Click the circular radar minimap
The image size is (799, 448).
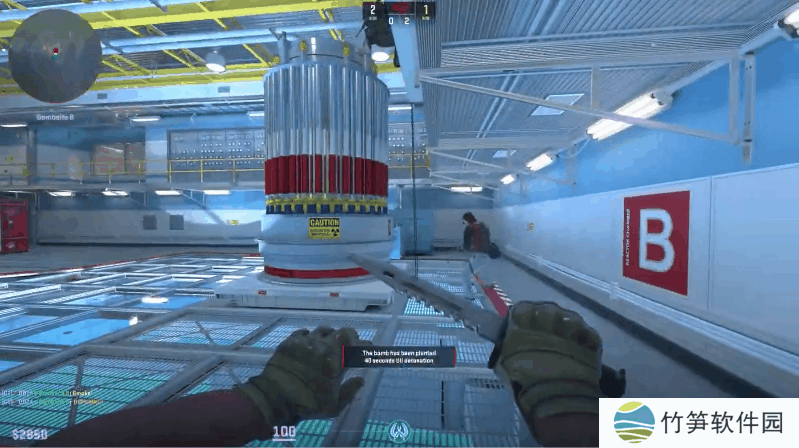click(x=55, y=56)
